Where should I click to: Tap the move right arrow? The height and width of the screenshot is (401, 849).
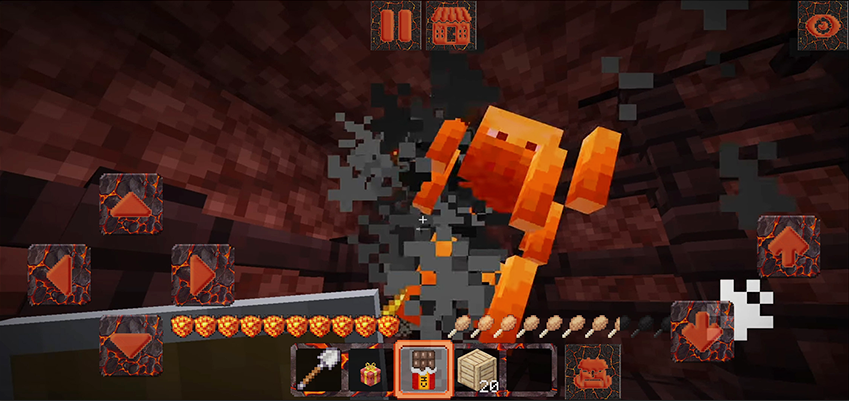202,274
